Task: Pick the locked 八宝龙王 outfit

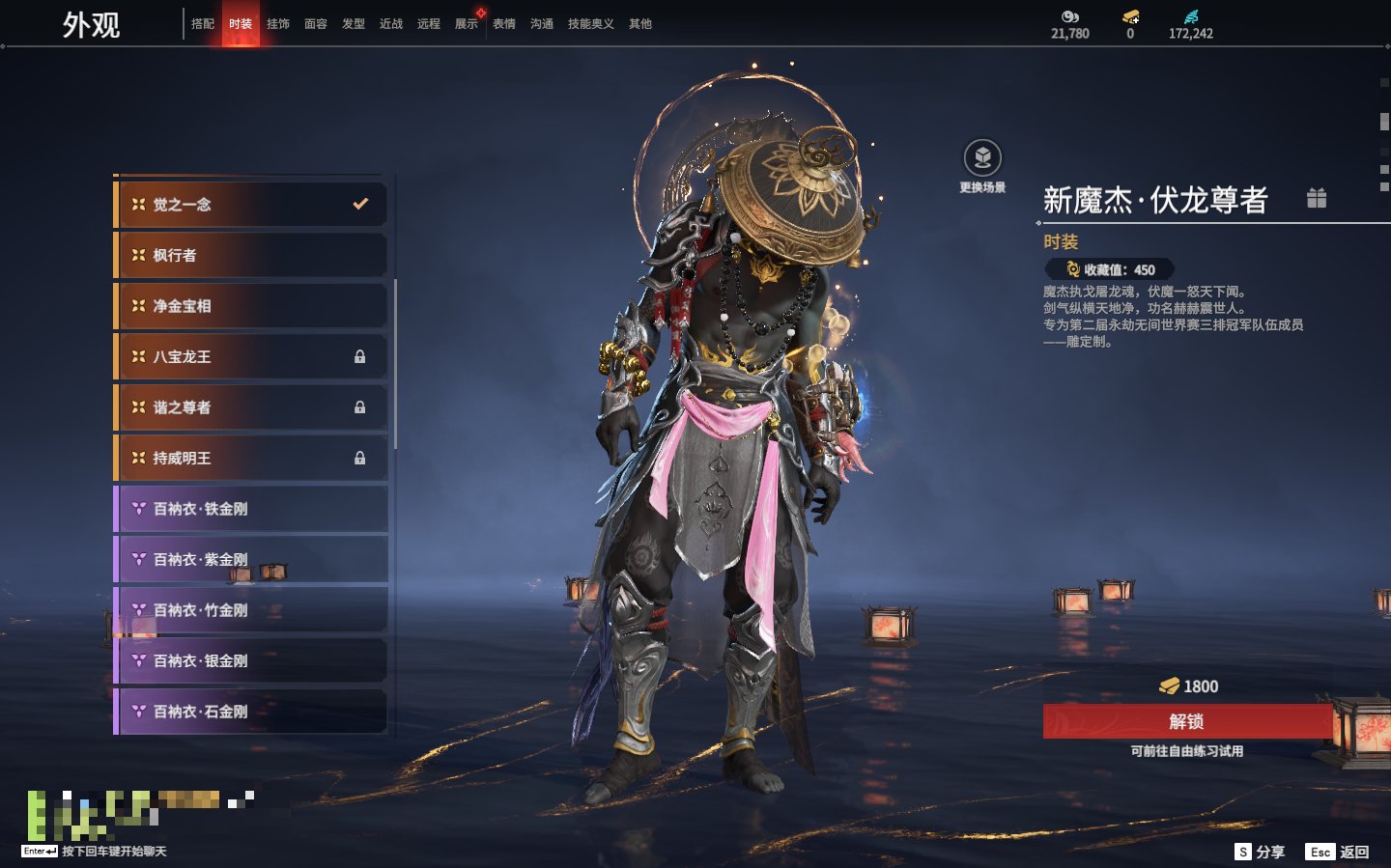Action: (251, 357)
